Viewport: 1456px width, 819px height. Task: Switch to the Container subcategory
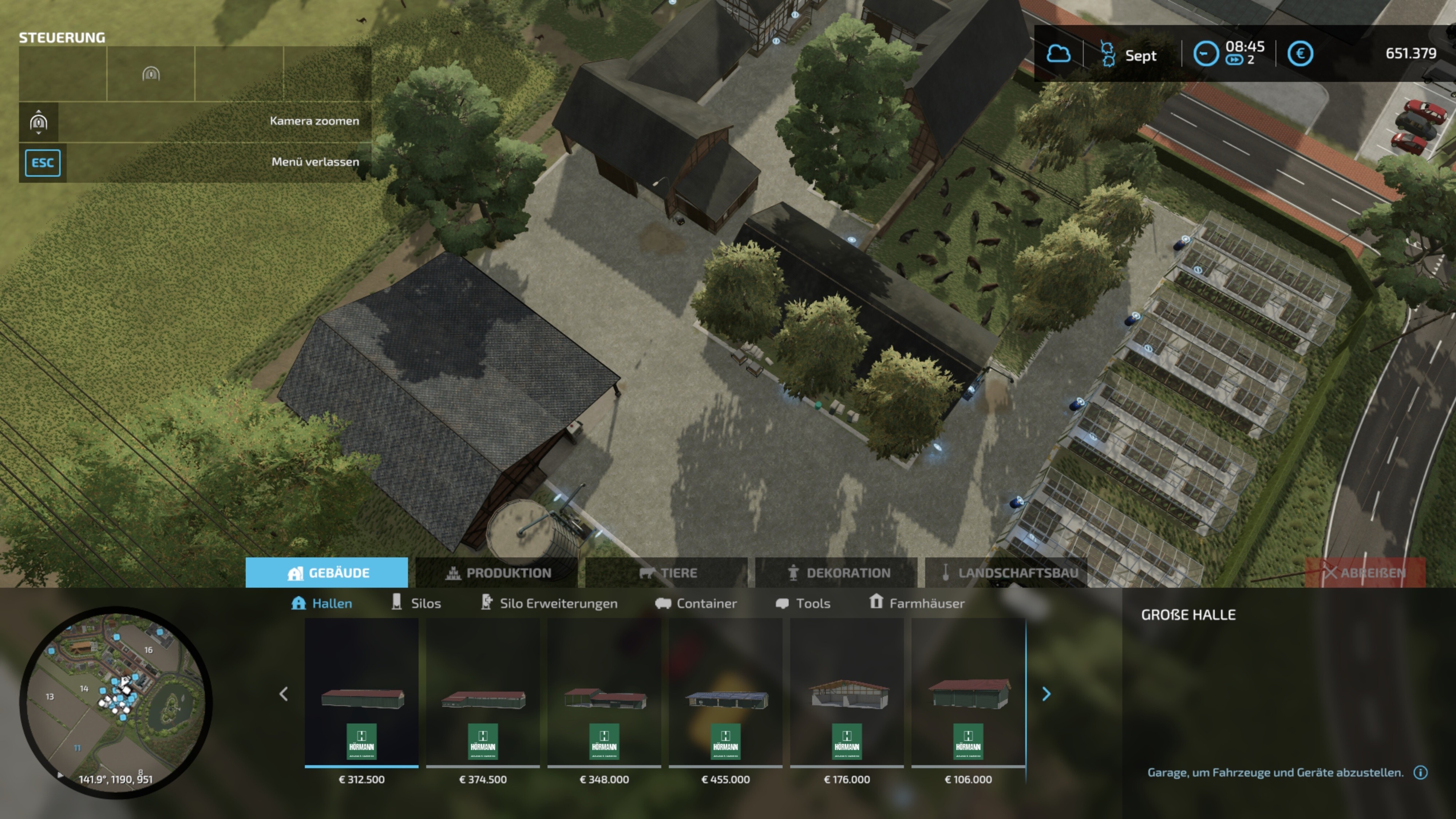(x=696, y=603)
